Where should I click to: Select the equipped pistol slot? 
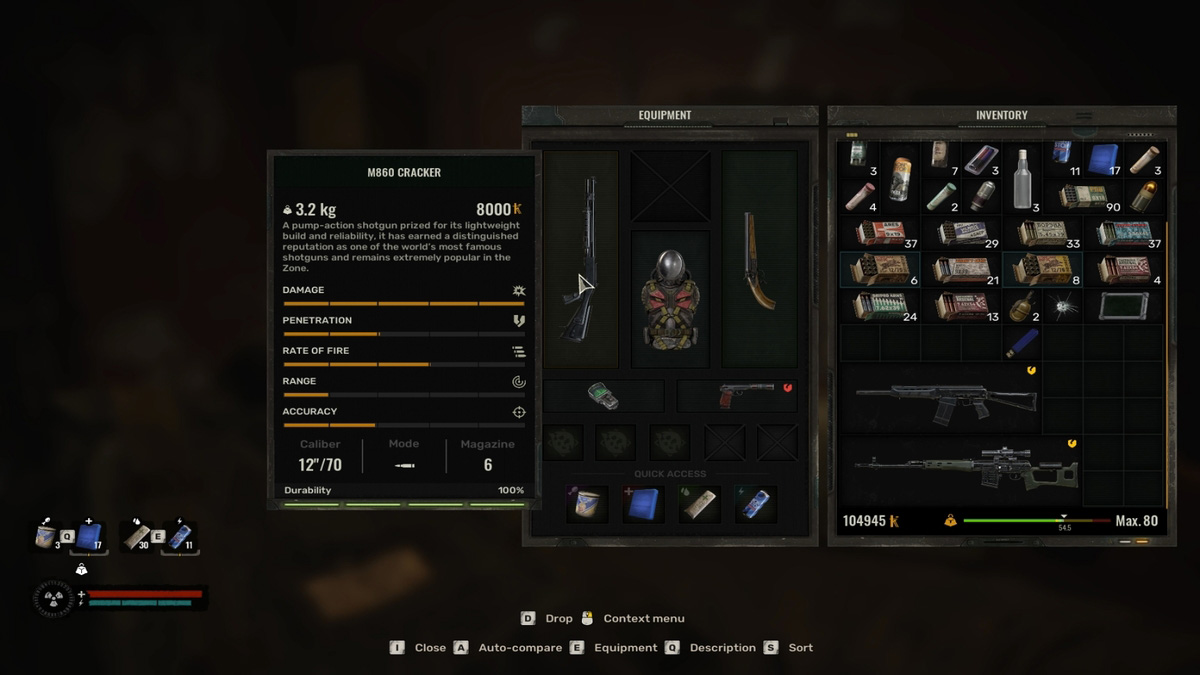[737, 396]
